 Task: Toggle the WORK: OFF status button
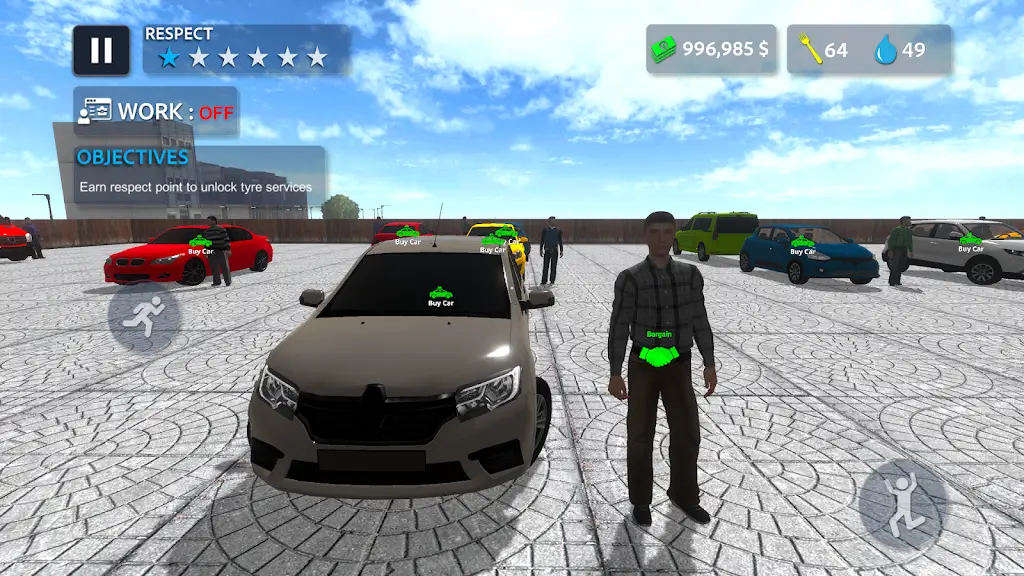(156, 112)
